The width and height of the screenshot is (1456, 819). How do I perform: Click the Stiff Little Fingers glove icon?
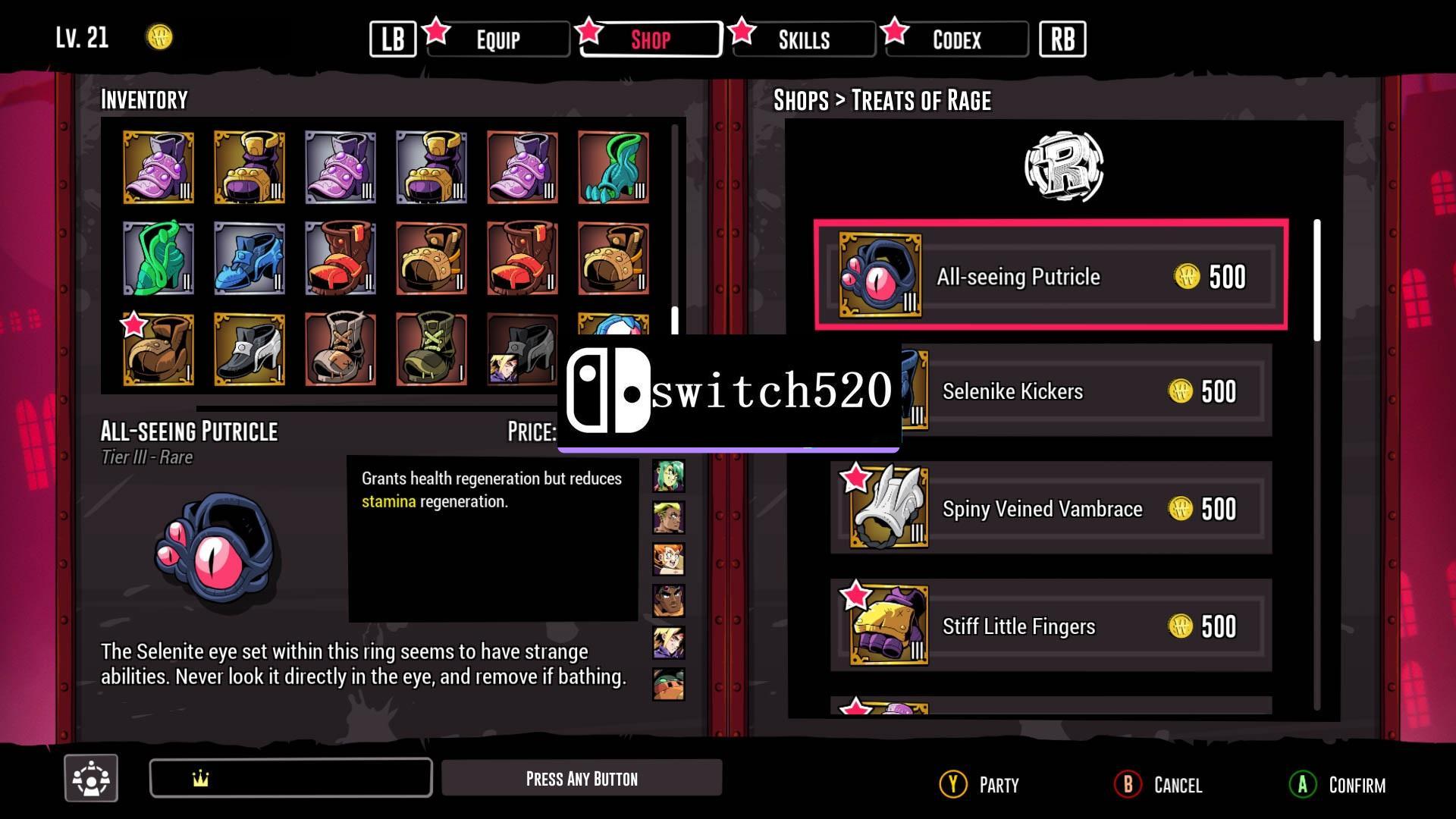tap(886, 626)
